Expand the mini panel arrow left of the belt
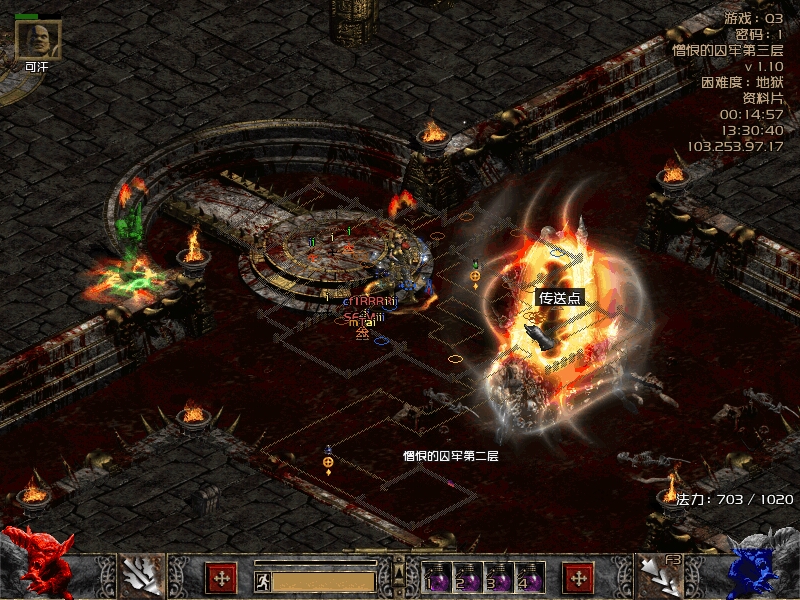This screenshot has height=600, width=800. [x=399, y=573]
